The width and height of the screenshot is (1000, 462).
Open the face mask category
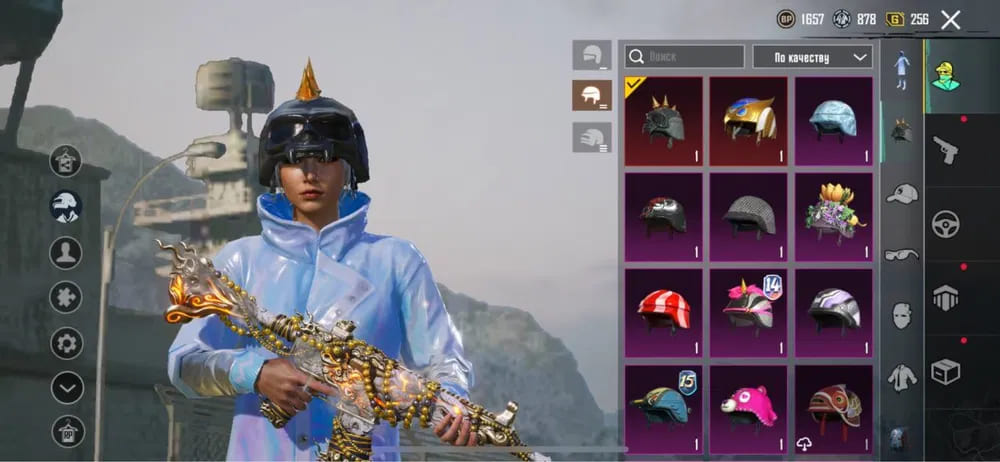(902, 315)
